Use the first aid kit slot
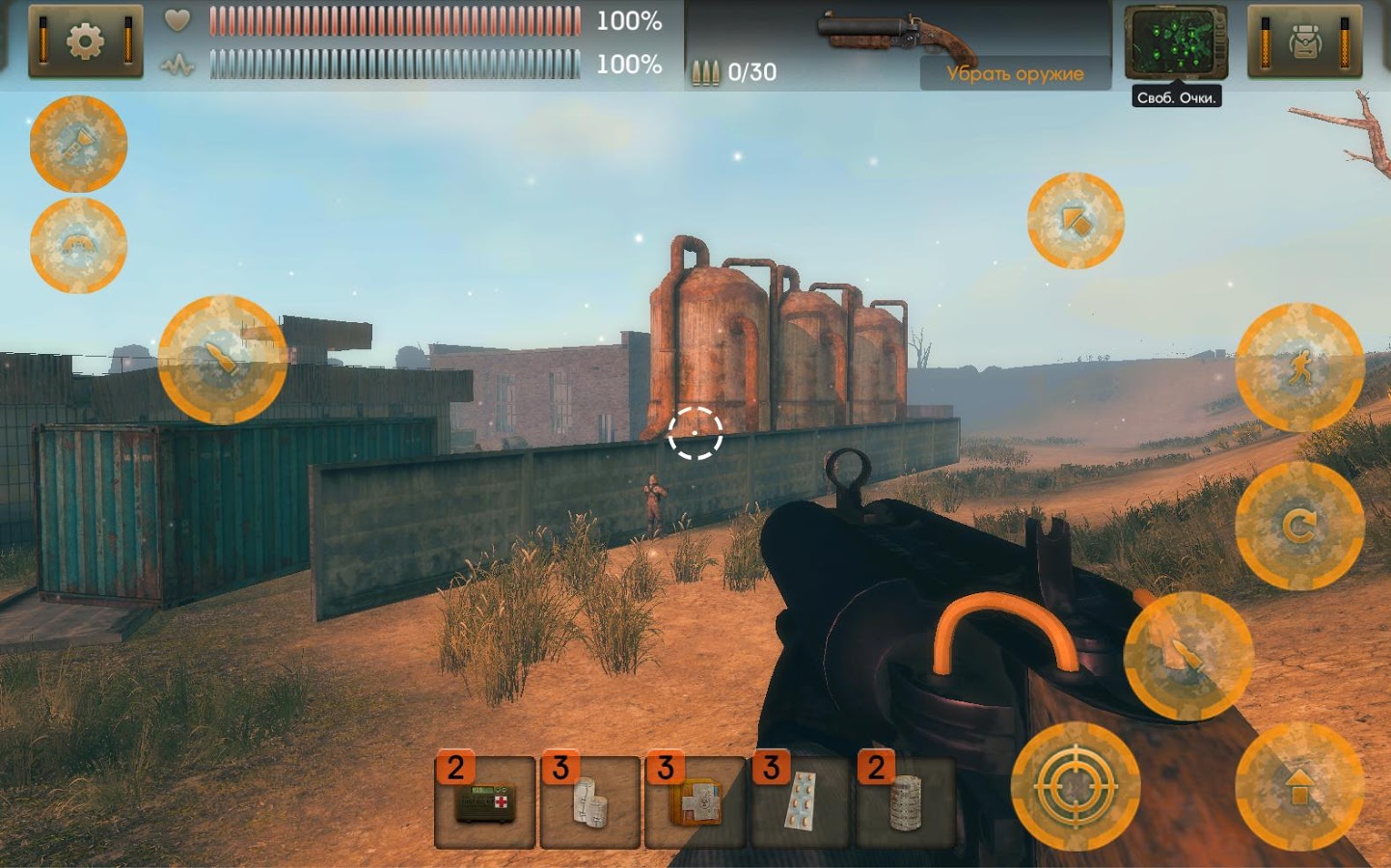 [x=485, y=802]
